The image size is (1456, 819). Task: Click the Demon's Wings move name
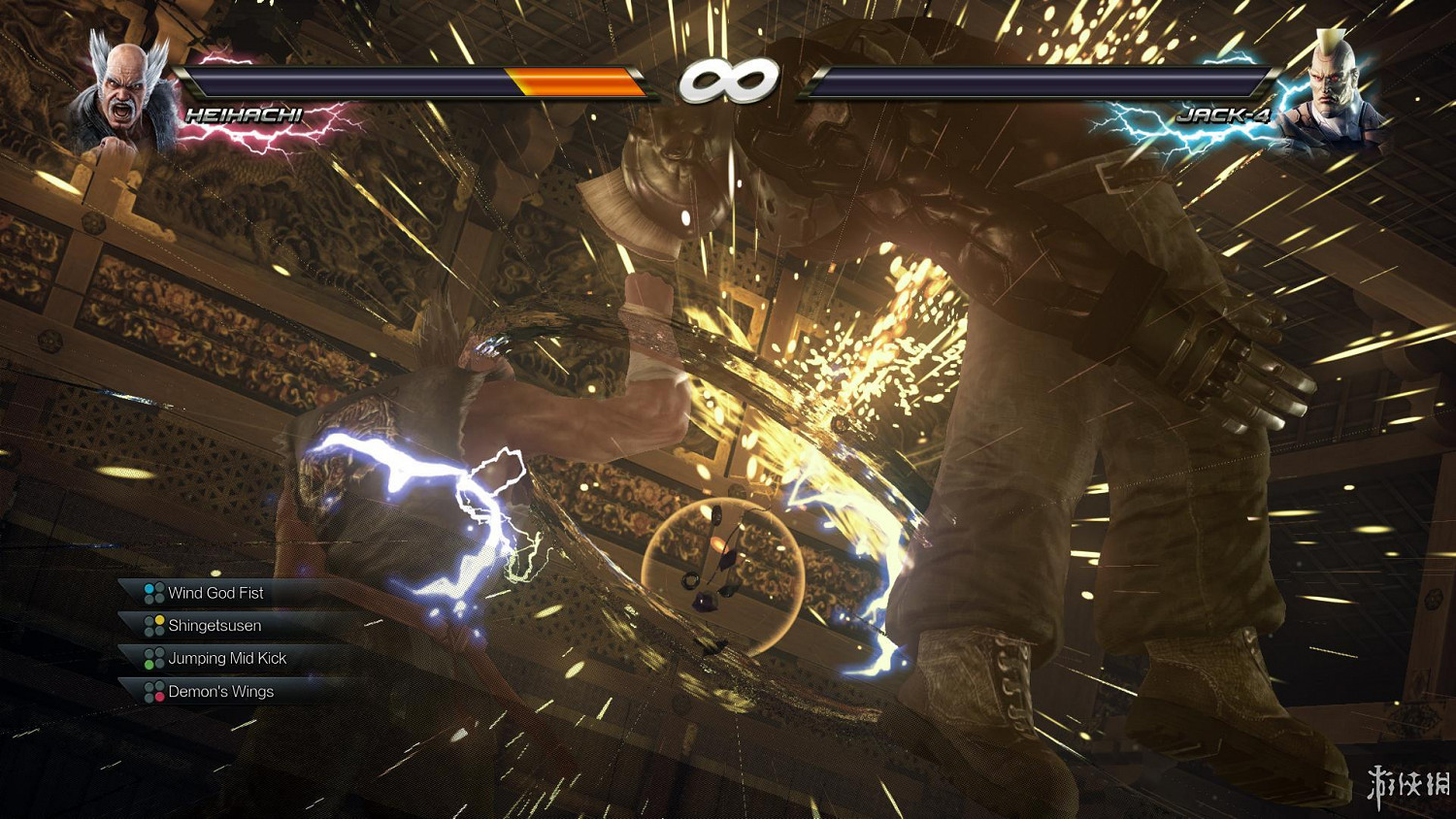(x=220, y=691)
